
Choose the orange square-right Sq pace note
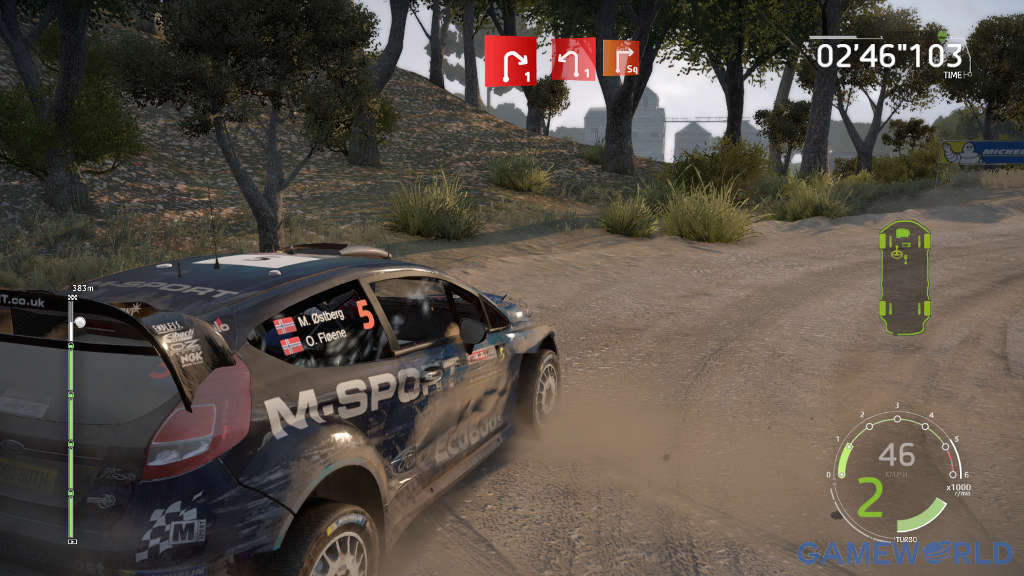coord(621,58)
